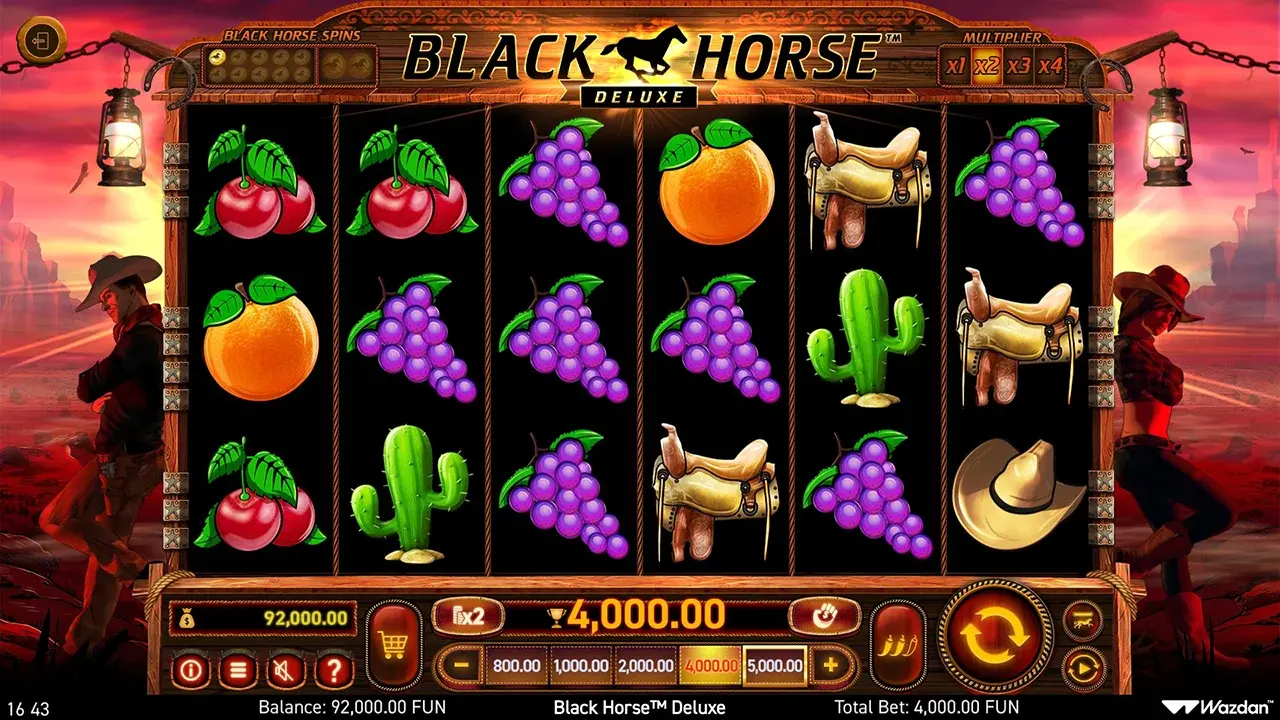Open the info paytable button

[190, 669]
